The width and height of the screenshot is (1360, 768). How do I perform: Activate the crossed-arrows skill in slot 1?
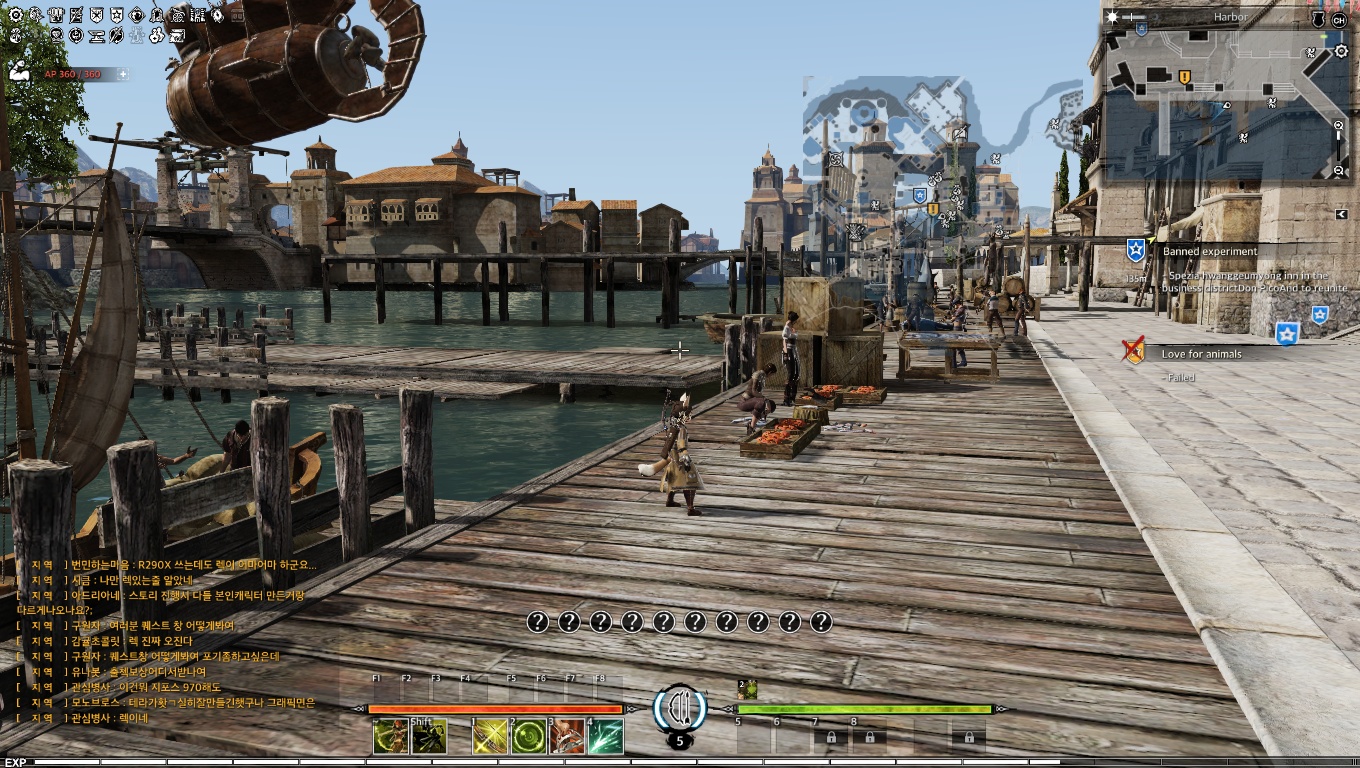point(489,737)
